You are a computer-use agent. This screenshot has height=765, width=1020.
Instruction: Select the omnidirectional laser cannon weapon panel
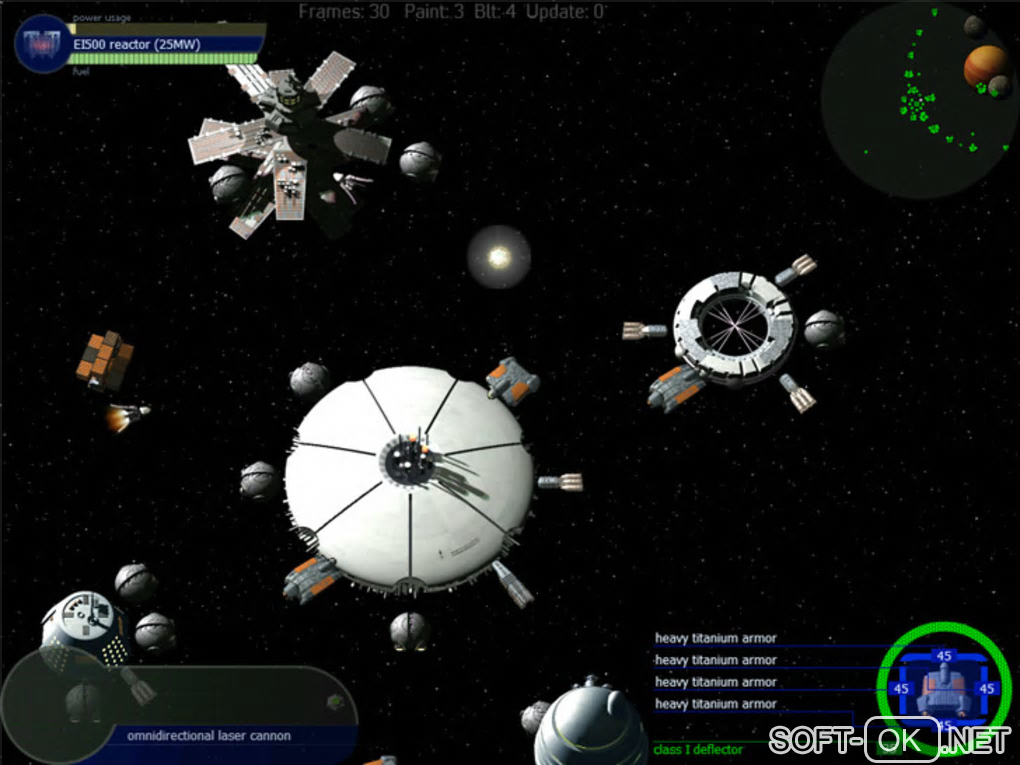point(209,736)
